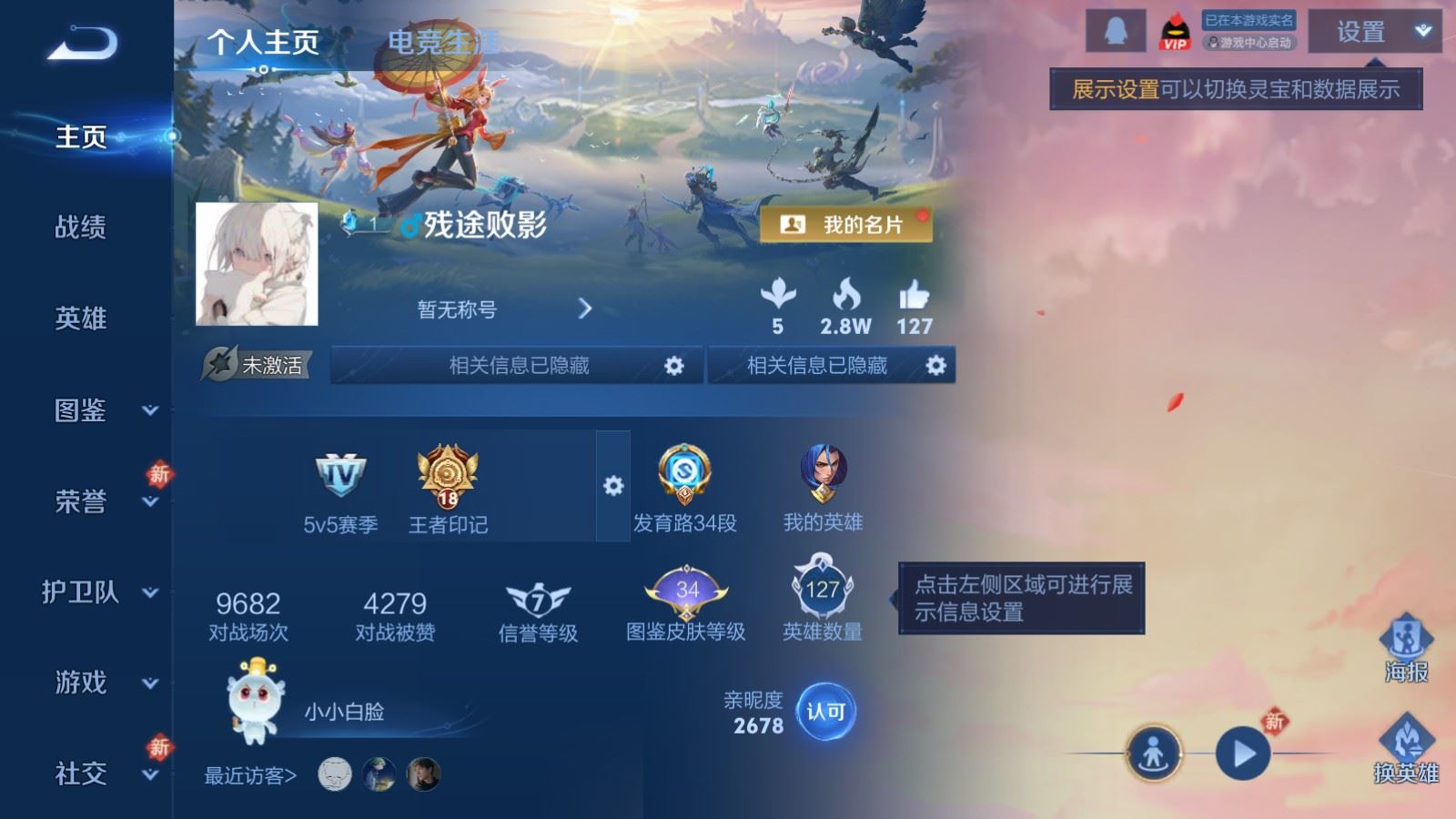This screenshot has height=819, width=1456.
Task: Toggle visibility of first 相关信息已隐藏 panel
Action: point(673,365)
